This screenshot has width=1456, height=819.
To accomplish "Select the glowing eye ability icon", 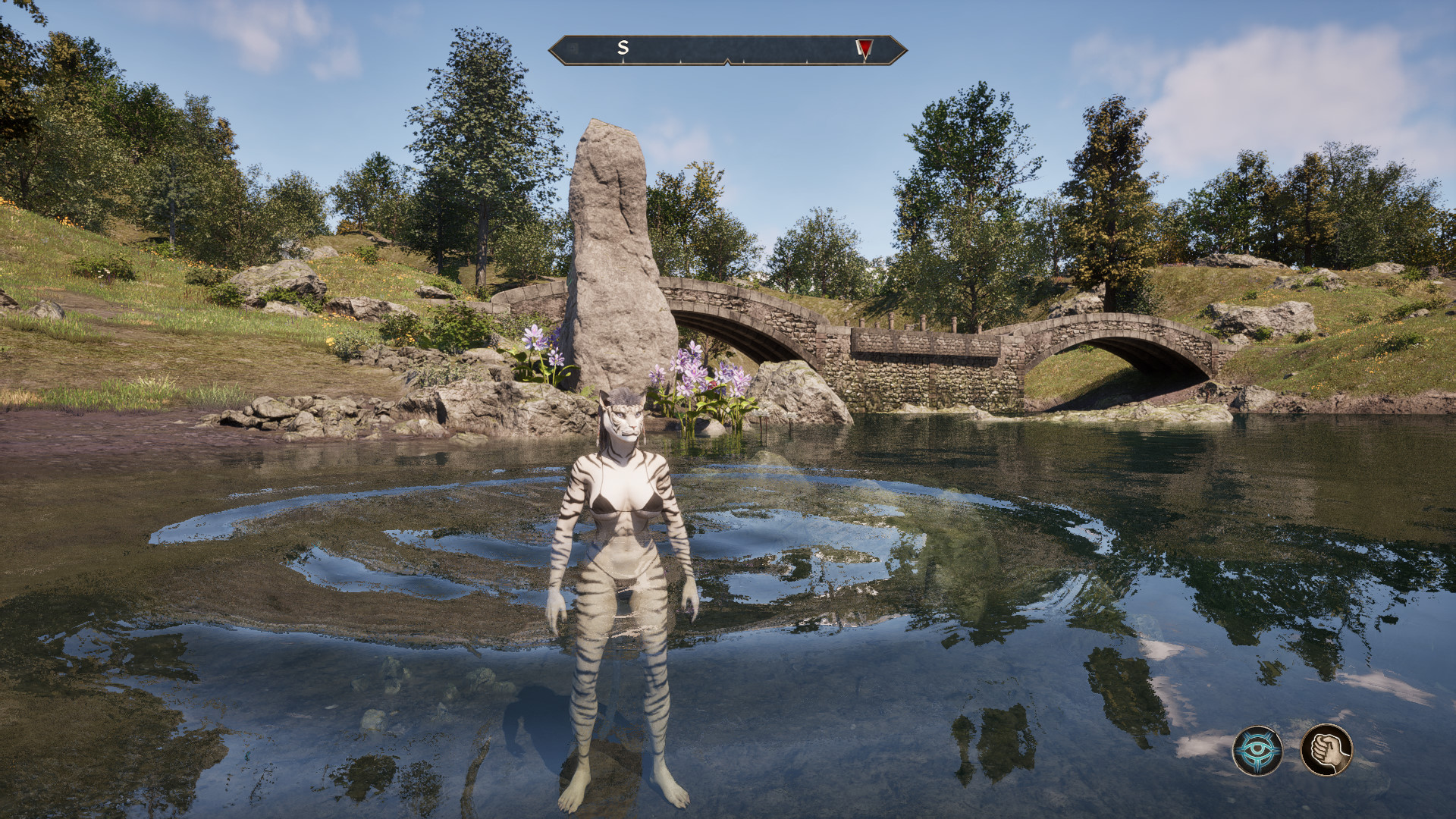I will click(1257, 751).
